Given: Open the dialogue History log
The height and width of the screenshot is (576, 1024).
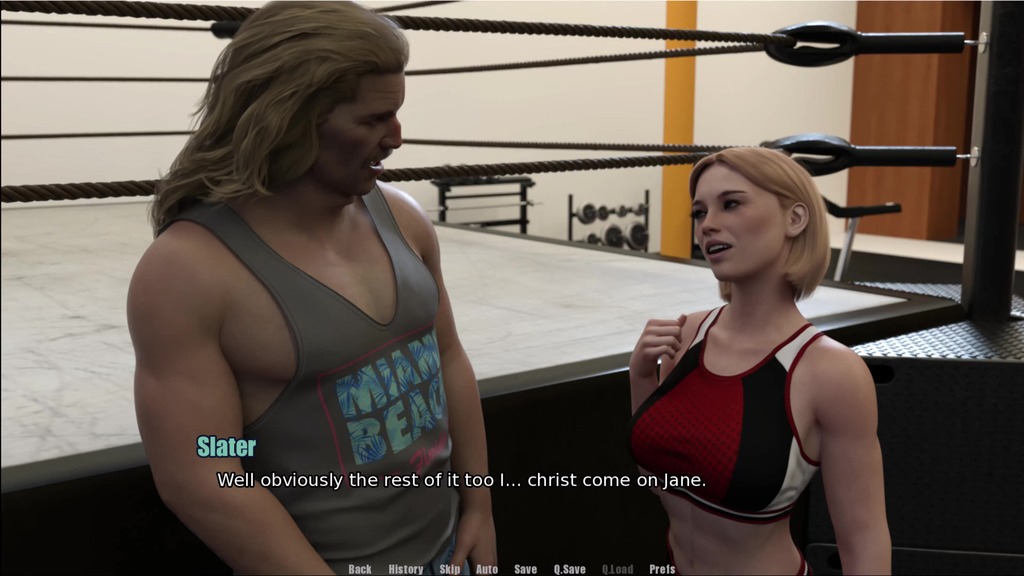Looking at the screenshot, I should [405, 569].
